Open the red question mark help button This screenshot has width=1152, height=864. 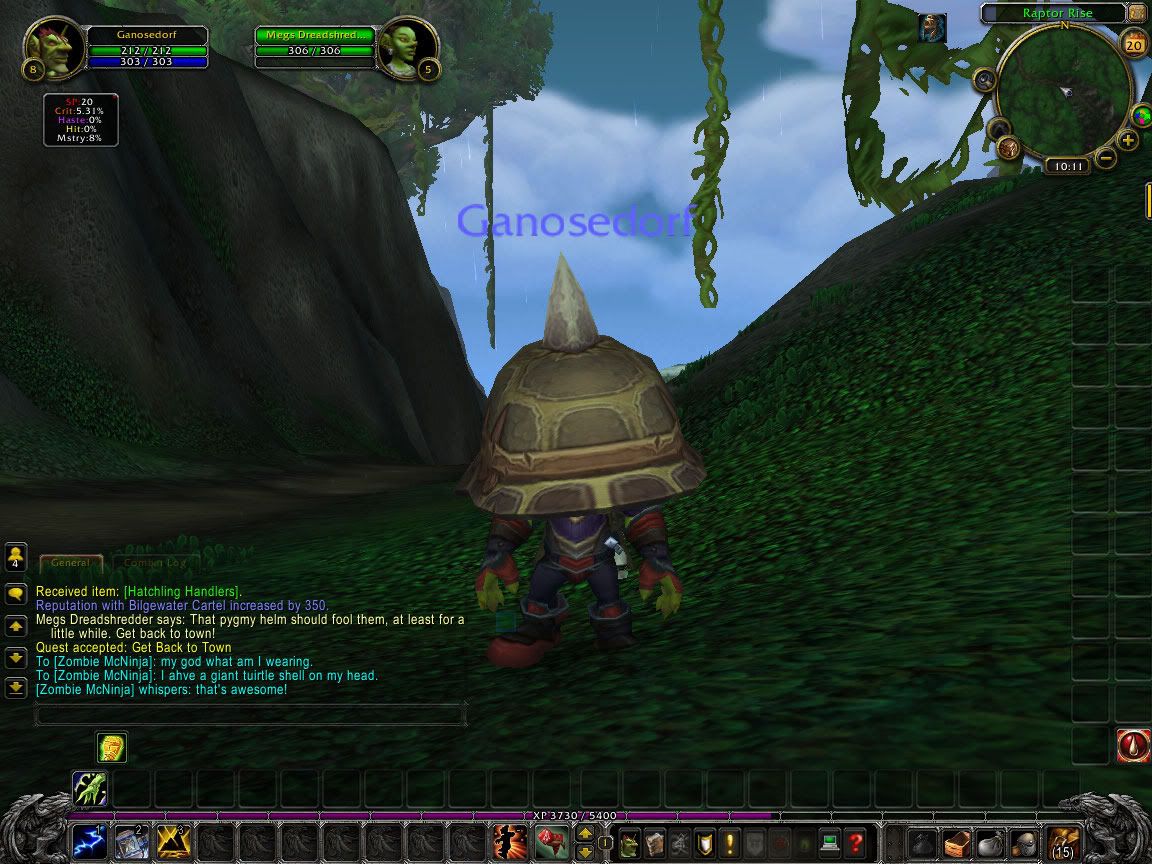(856, 842)
